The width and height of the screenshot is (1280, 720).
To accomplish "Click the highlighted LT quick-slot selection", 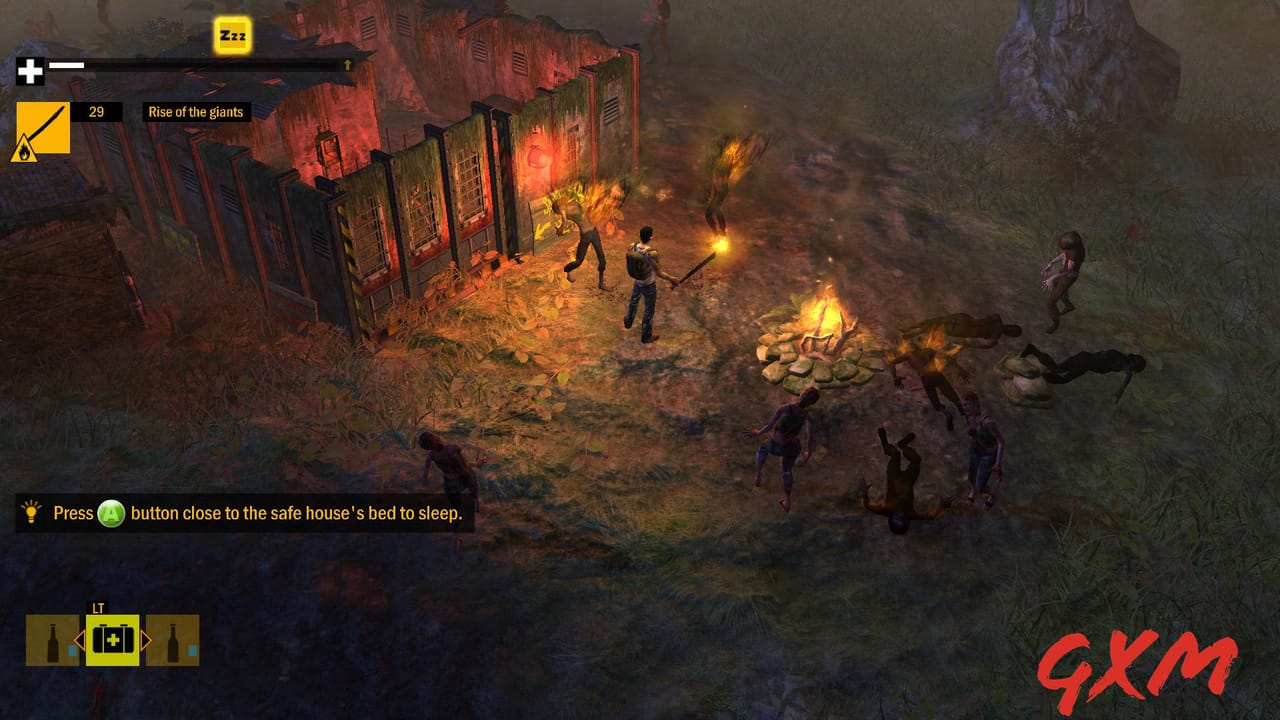I will 112,640.
